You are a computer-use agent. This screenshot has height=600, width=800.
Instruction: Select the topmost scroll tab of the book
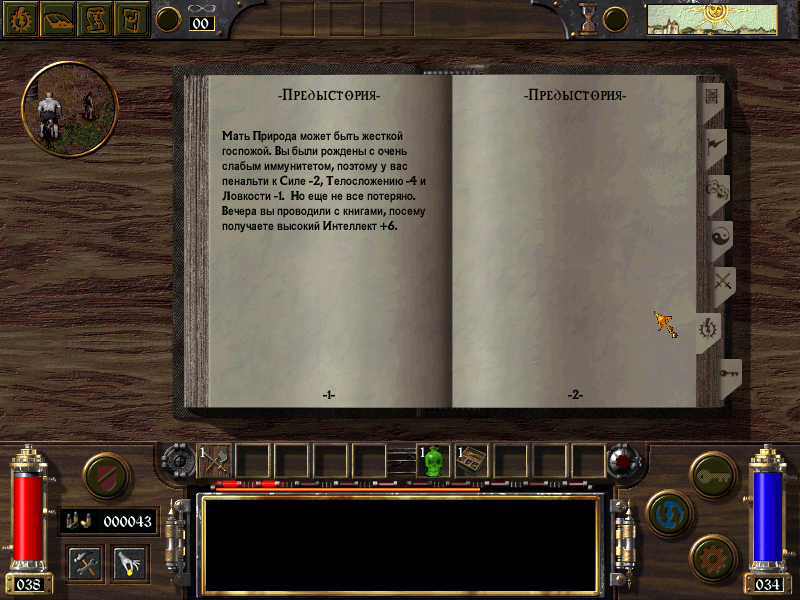[714, 97]
